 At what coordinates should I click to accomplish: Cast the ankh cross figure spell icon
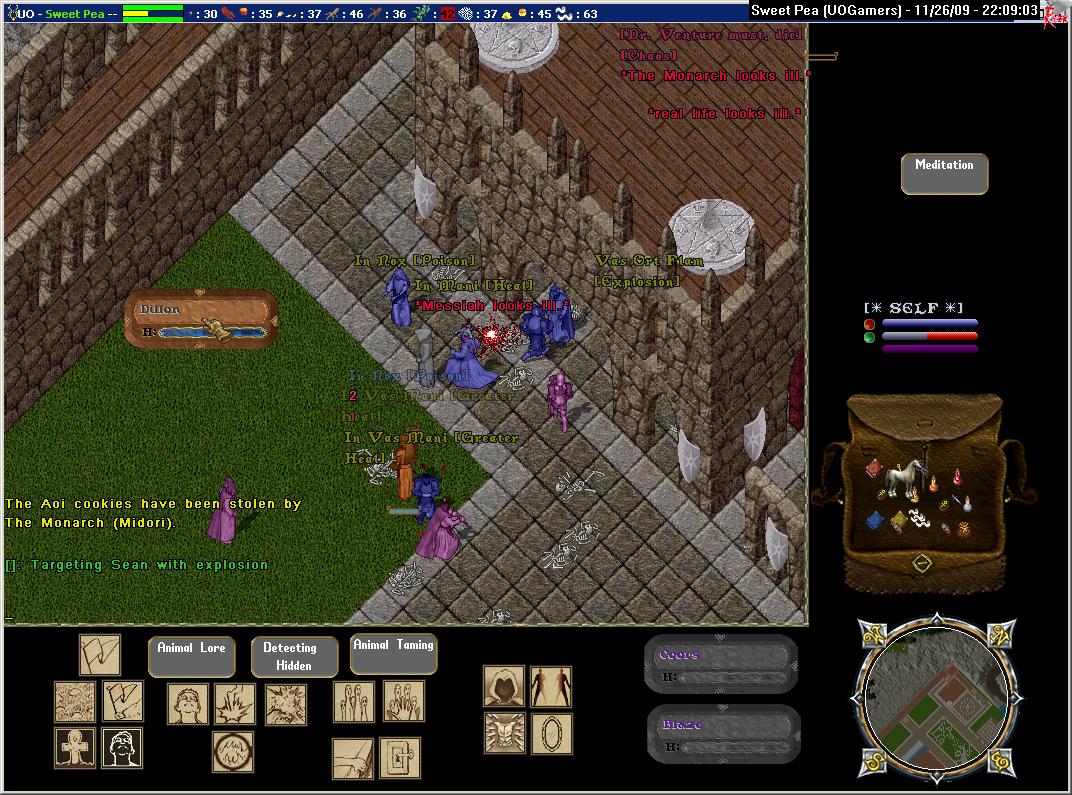point(75,748)
